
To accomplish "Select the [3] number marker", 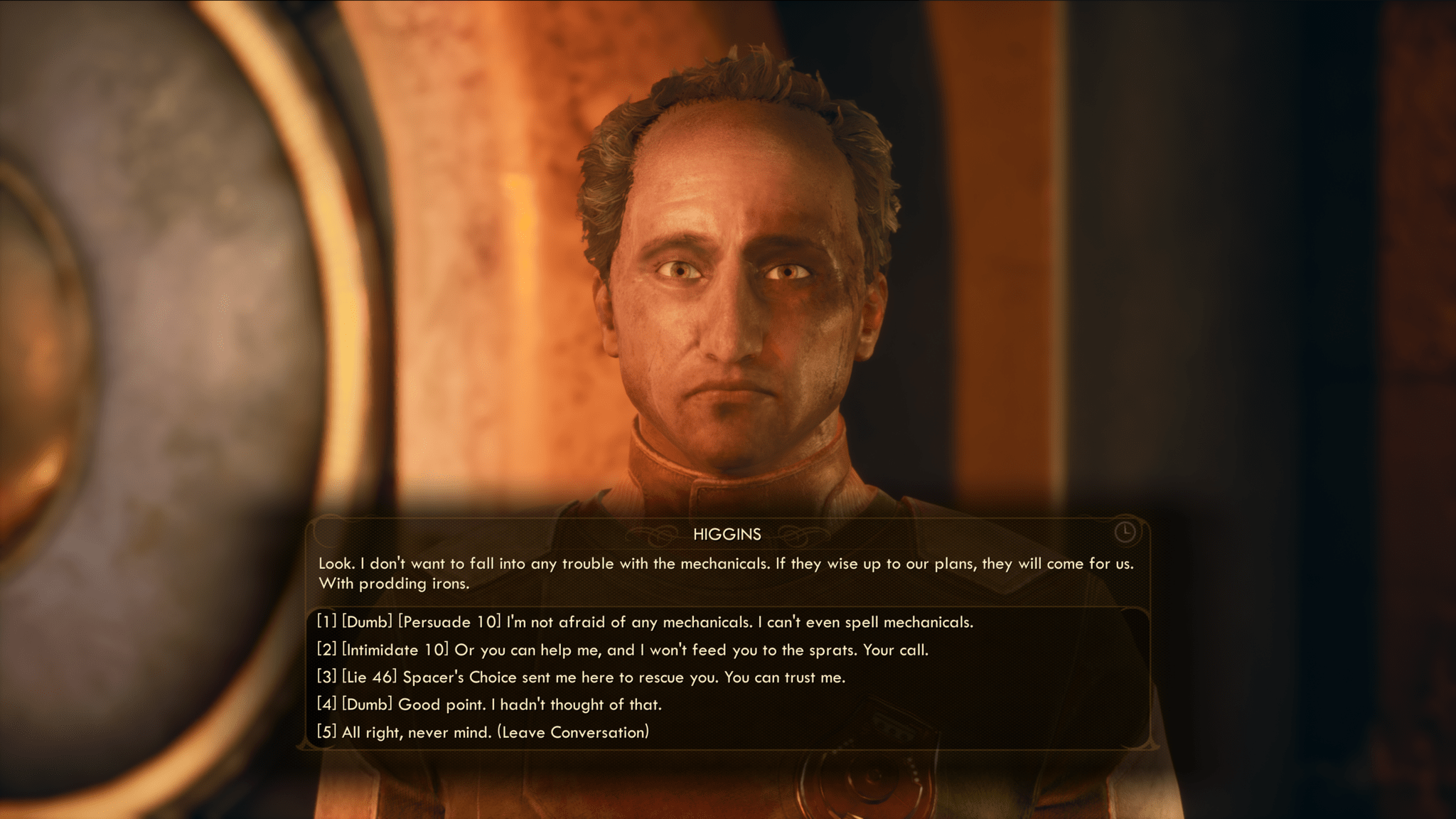I will [326, 678].
